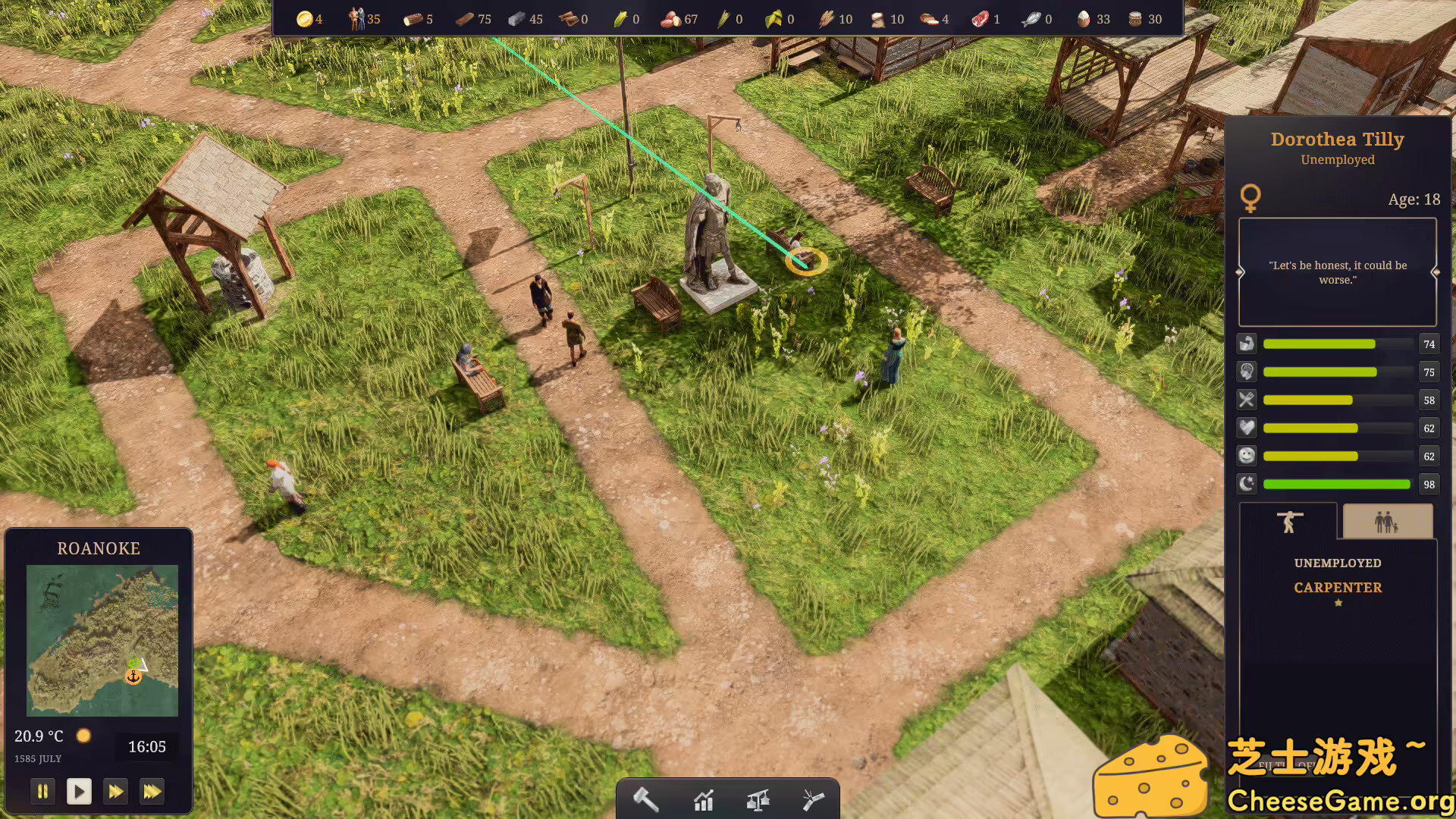Resume normal game speed

[79, 791]
